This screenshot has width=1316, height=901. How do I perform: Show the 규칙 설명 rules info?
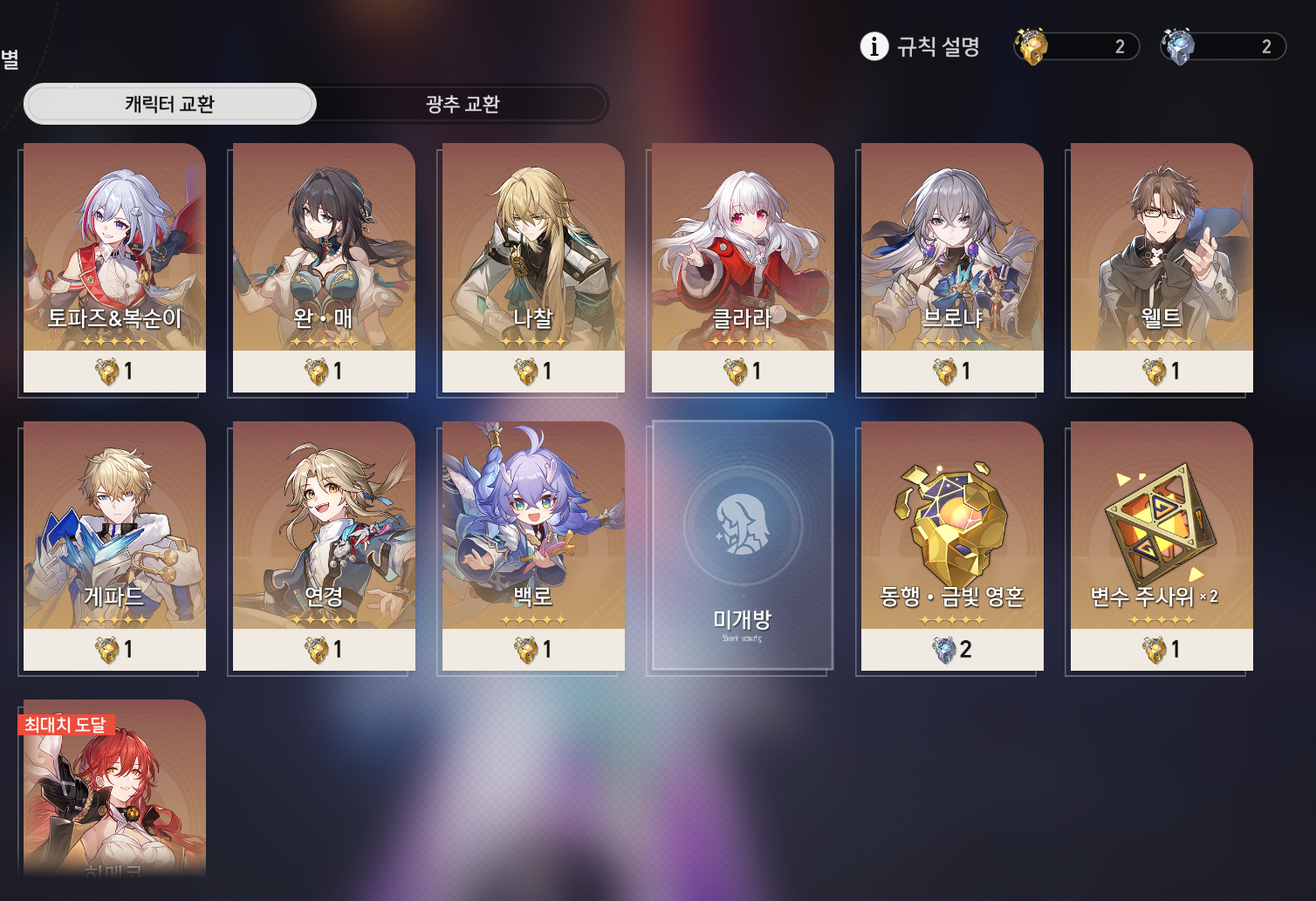(x=921, y=46)
